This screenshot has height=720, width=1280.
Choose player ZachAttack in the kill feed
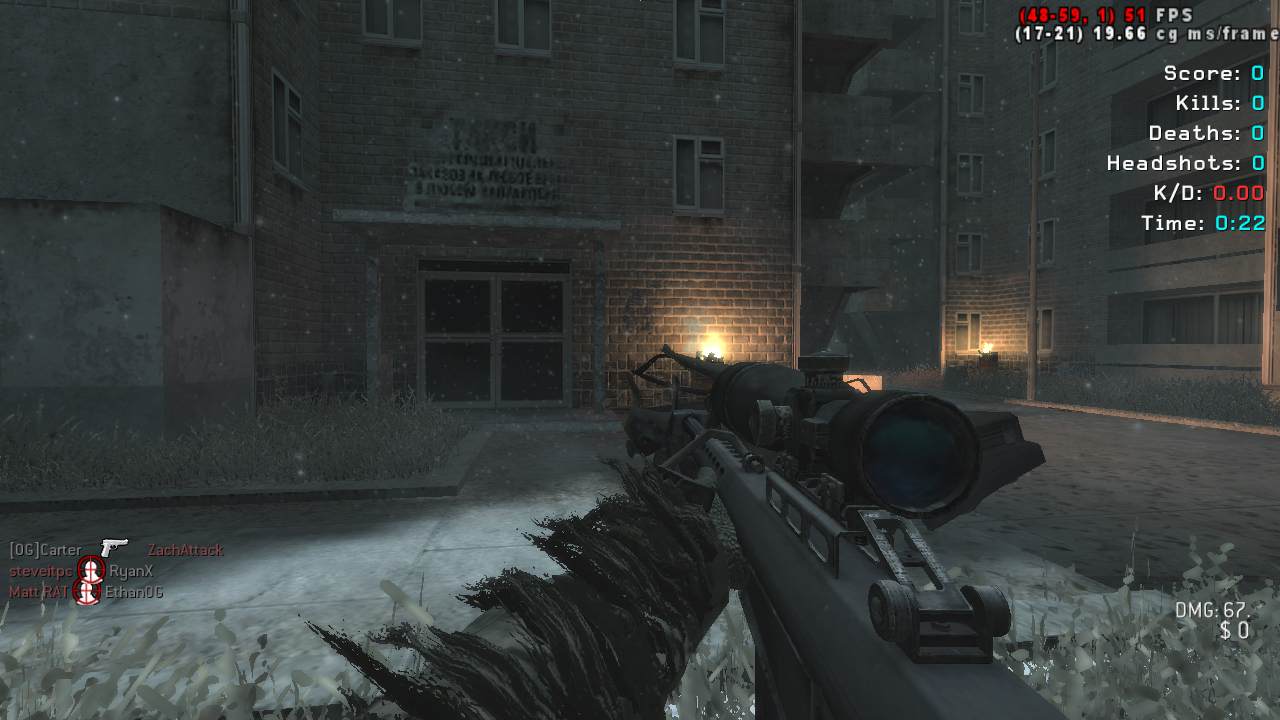pyautogui.click(x=185, y=550)
